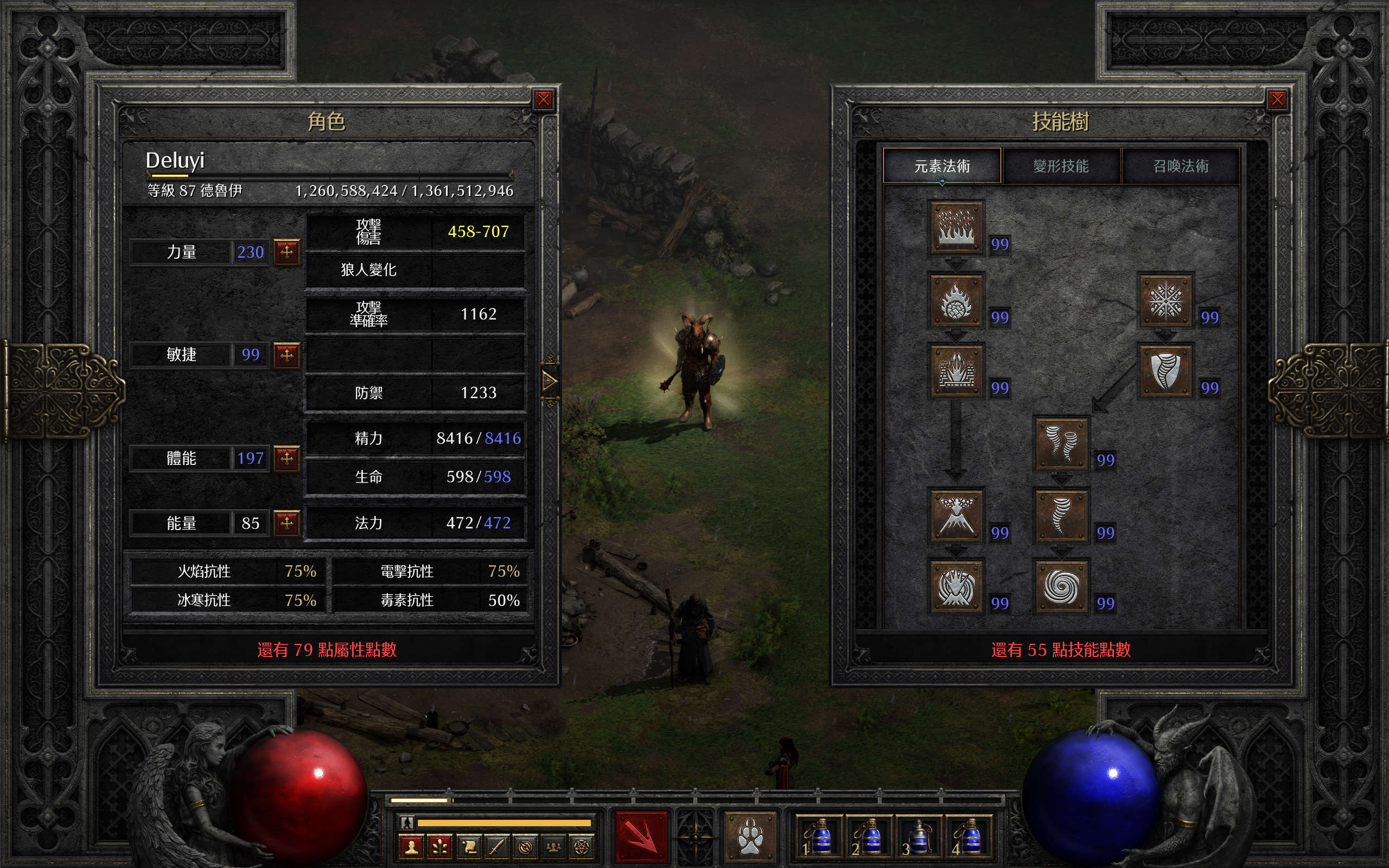Viewport: 1389px width, 868px height.
Task: Increase the 敏捷 attribute
Action: [x=286, y=355]
